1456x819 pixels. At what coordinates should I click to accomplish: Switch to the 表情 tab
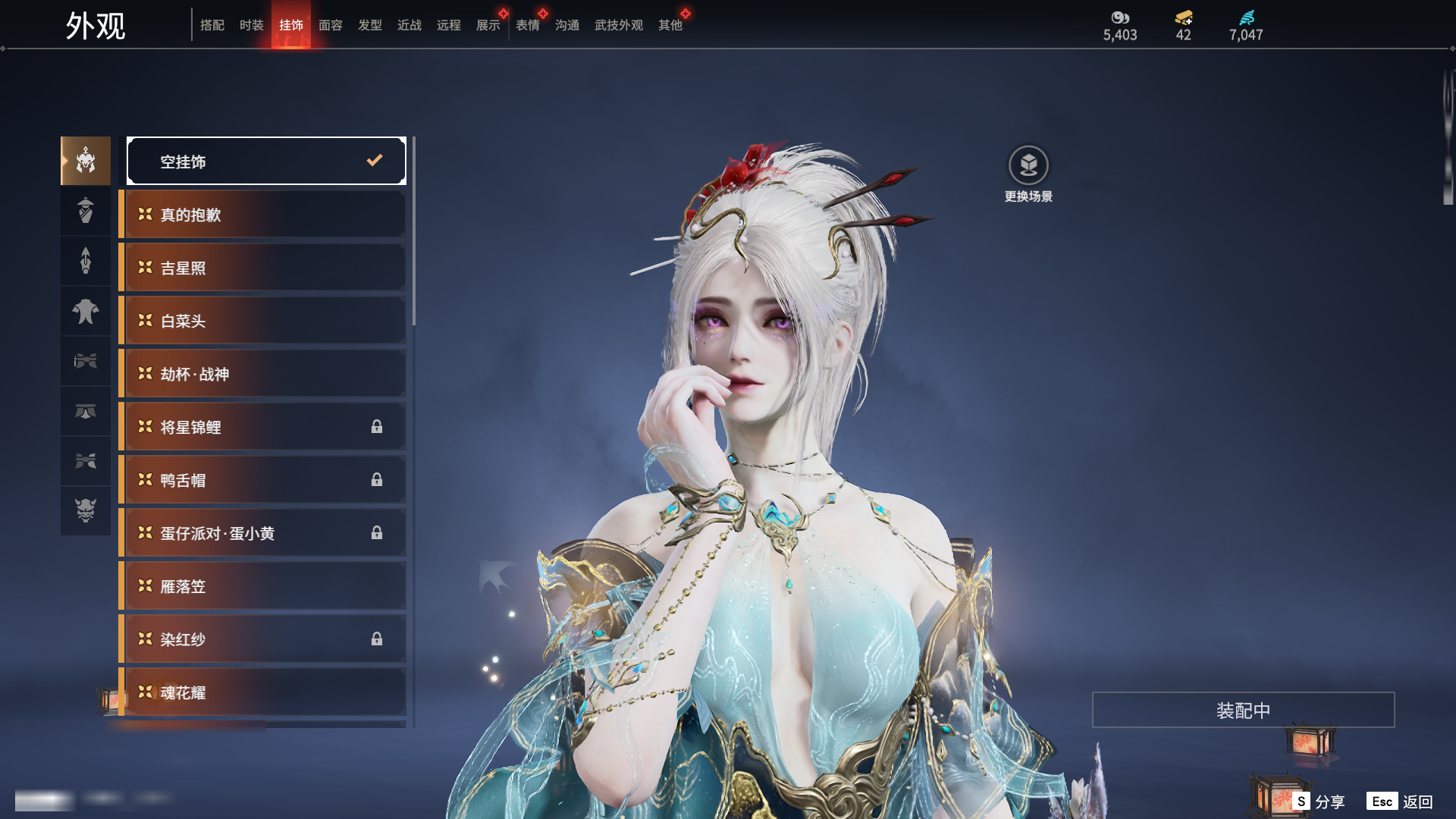[527, 25]
